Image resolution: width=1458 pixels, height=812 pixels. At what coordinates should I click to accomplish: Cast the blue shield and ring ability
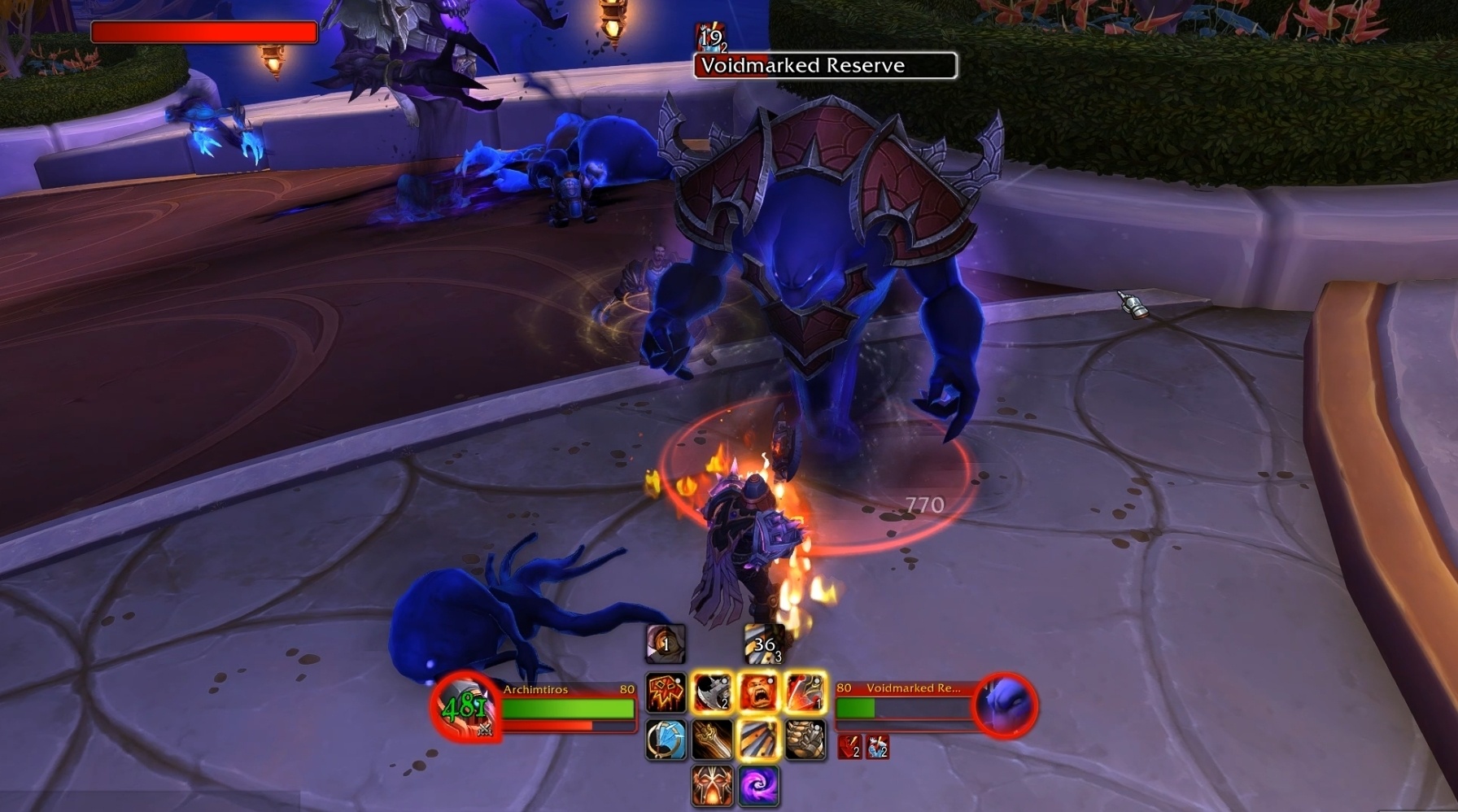click(x=666, y=740)
